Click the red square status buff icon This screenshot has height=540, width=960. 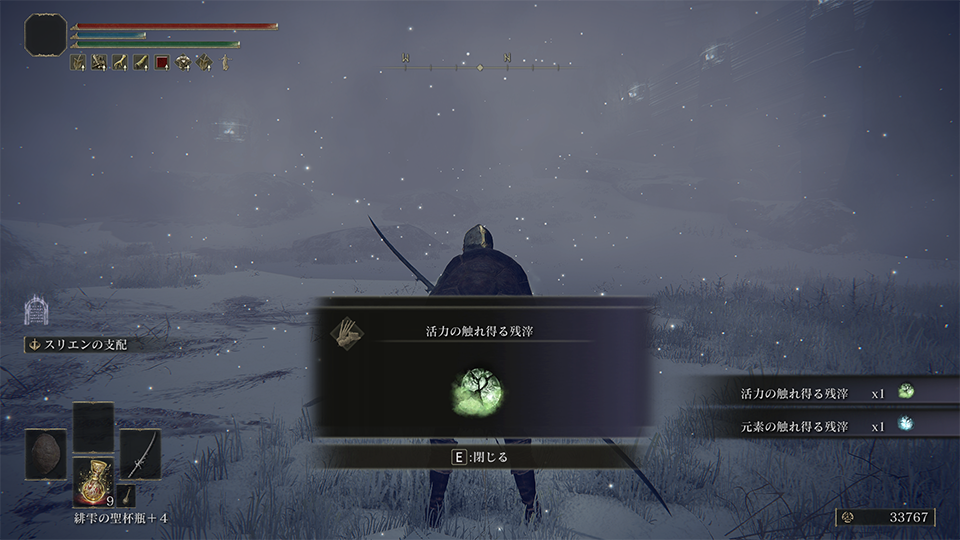[x=162, y=63]
